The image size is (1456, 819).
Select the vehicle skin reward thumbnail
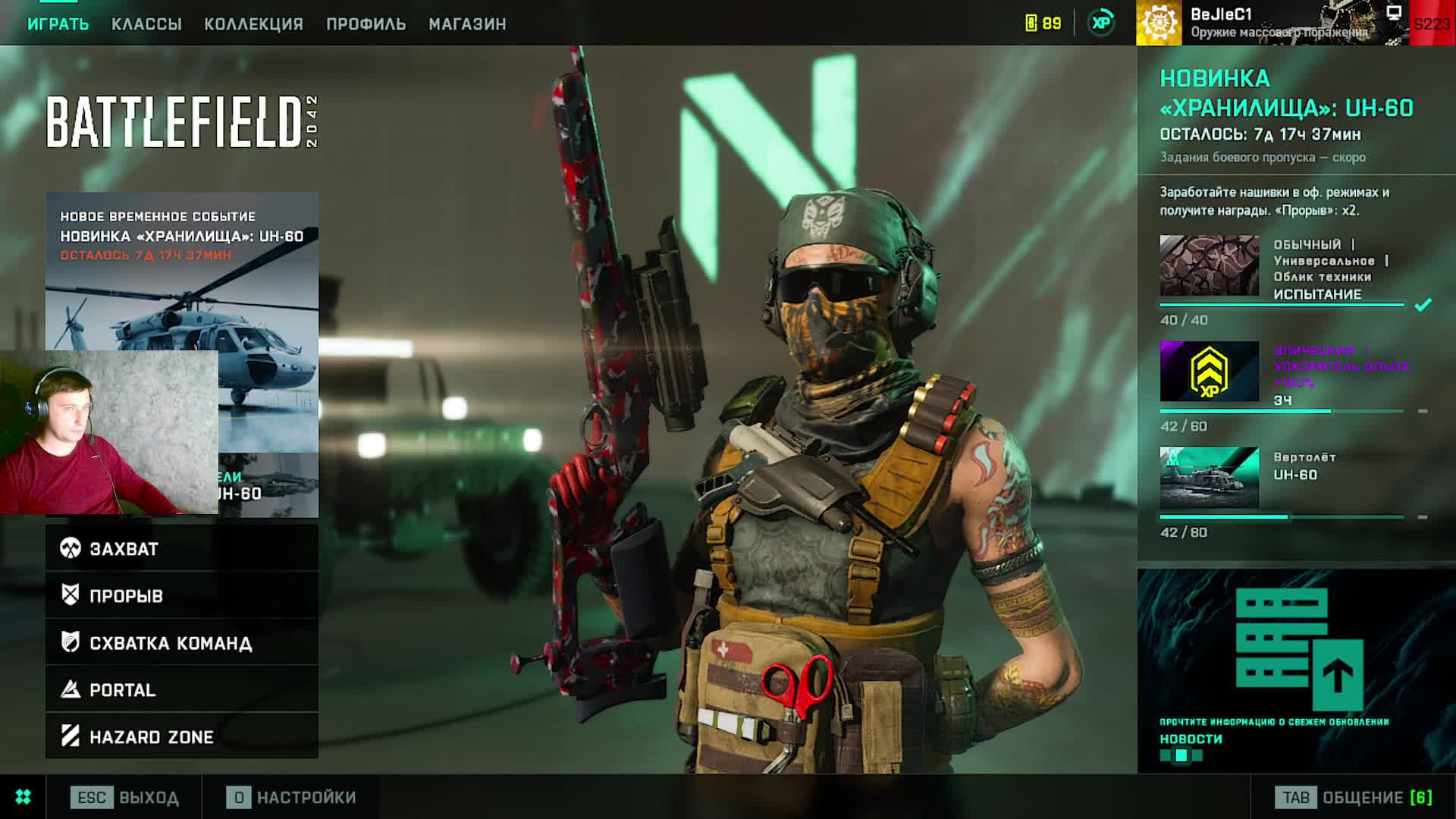[x=1209, y=265]
